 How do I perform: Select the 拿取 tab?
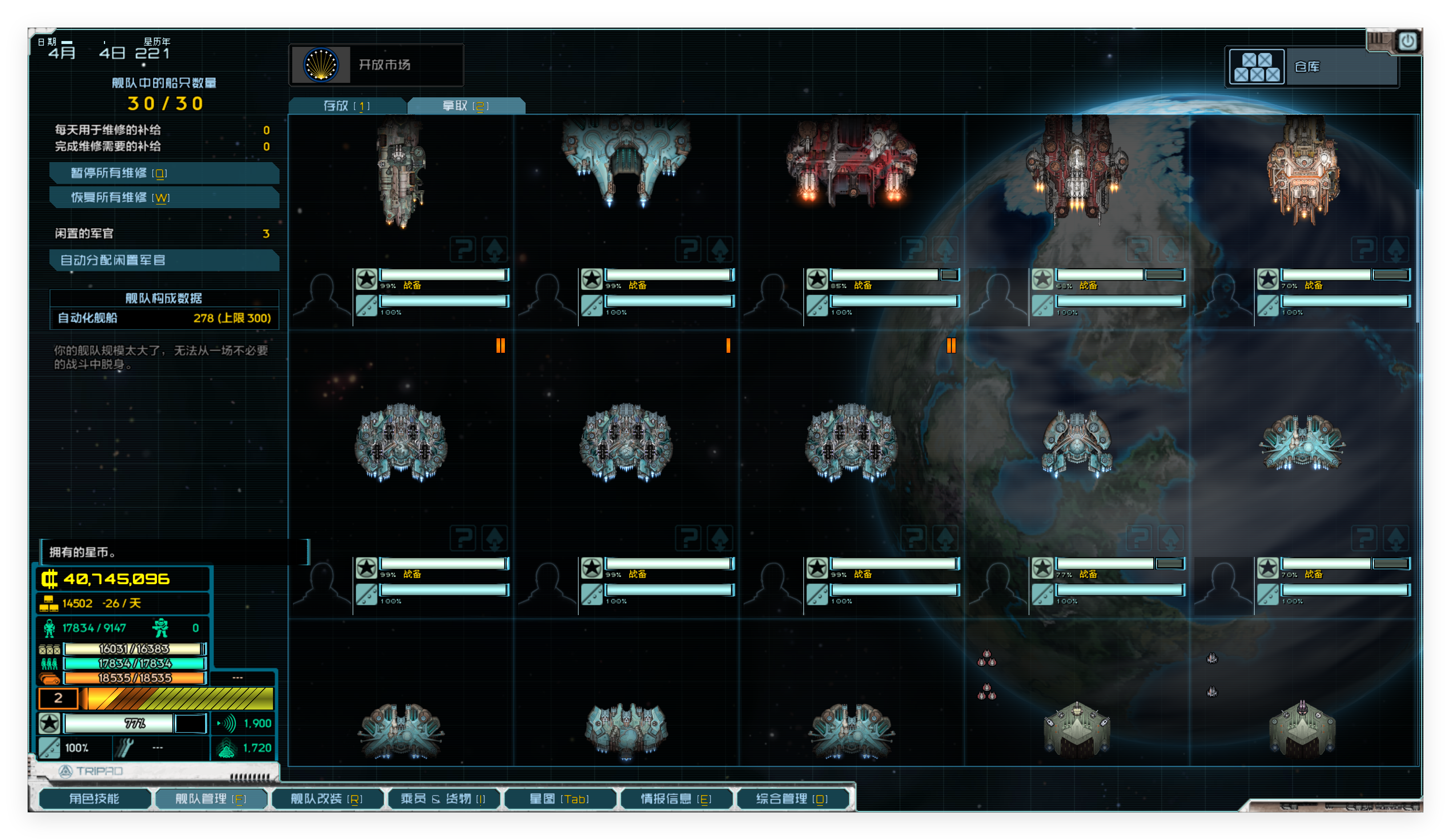465,106
